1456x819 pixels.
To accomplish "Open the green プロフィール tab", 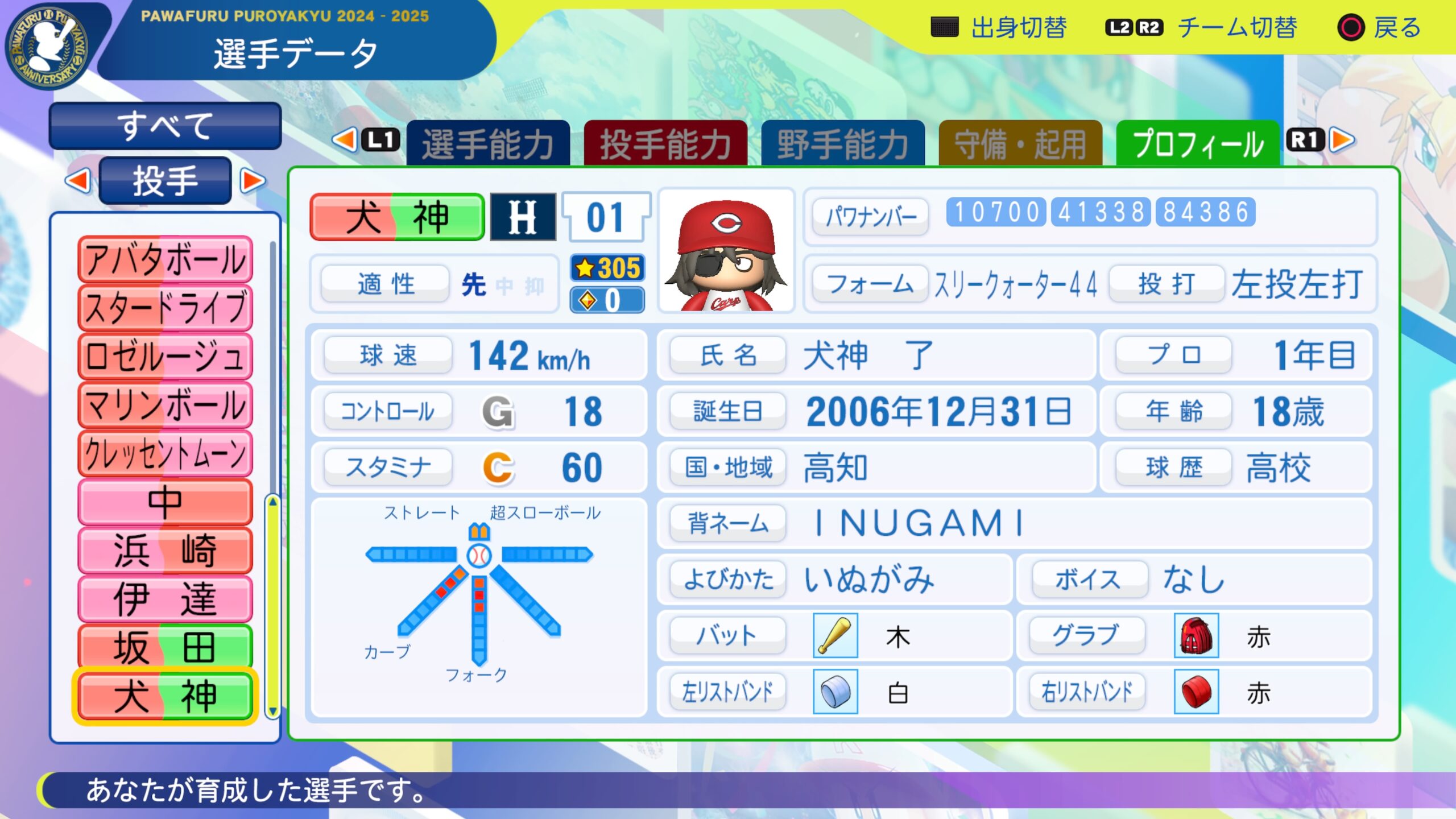I will [1197, 144].
